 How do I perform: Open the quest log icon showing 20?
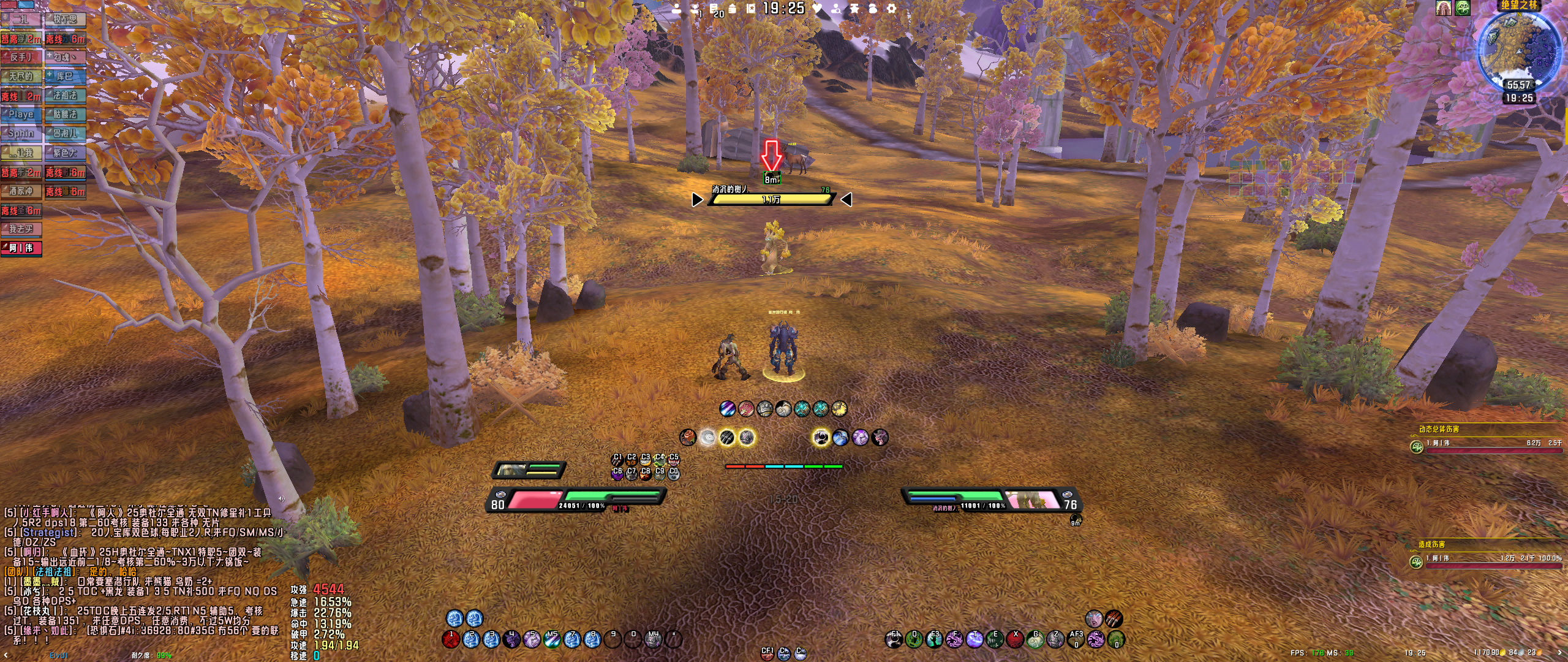[715, 9]
